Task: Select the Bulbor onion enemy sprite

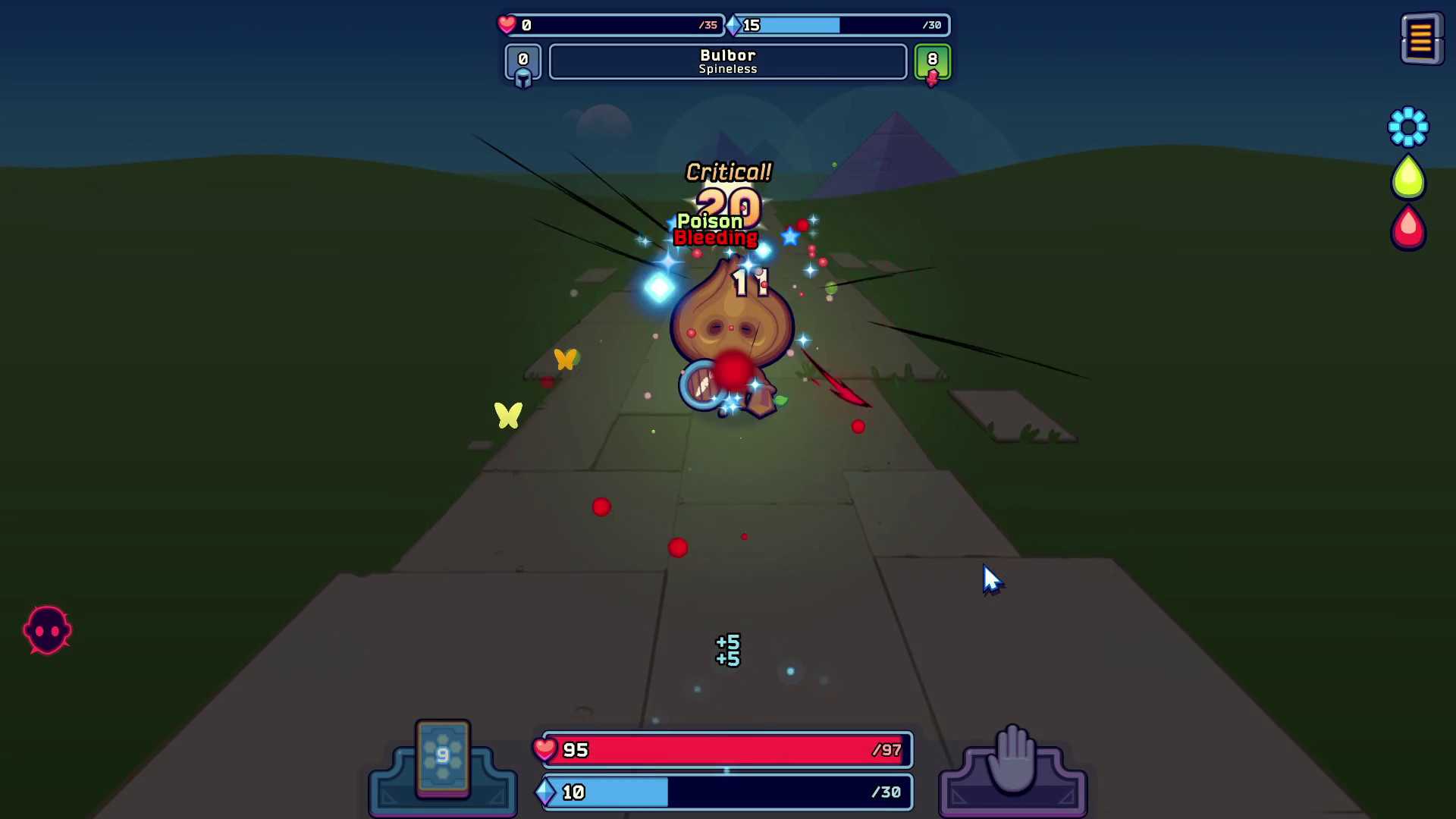Action: tap(732, 334)
